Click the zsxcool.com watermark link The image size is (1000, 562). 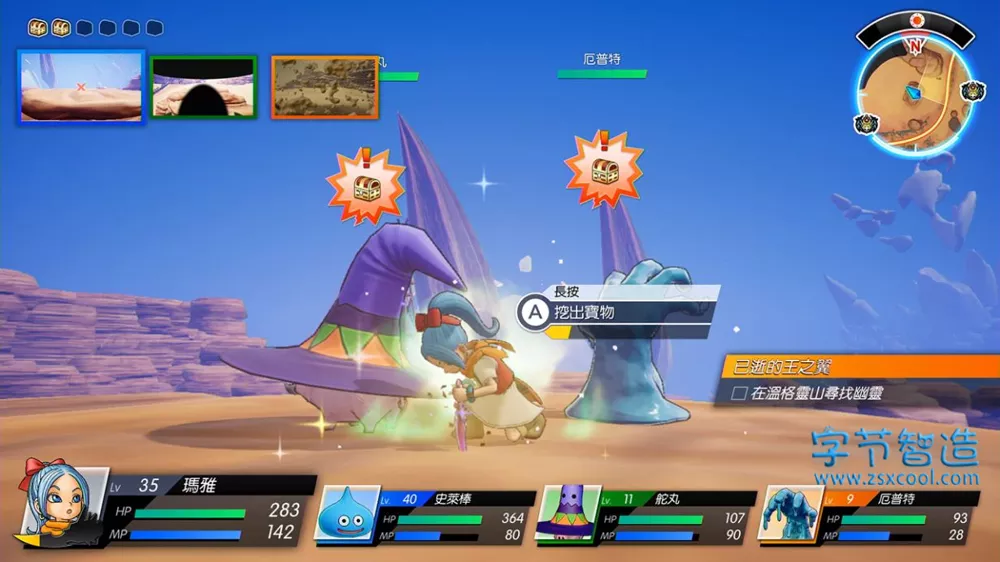click(x=895, y=479)
